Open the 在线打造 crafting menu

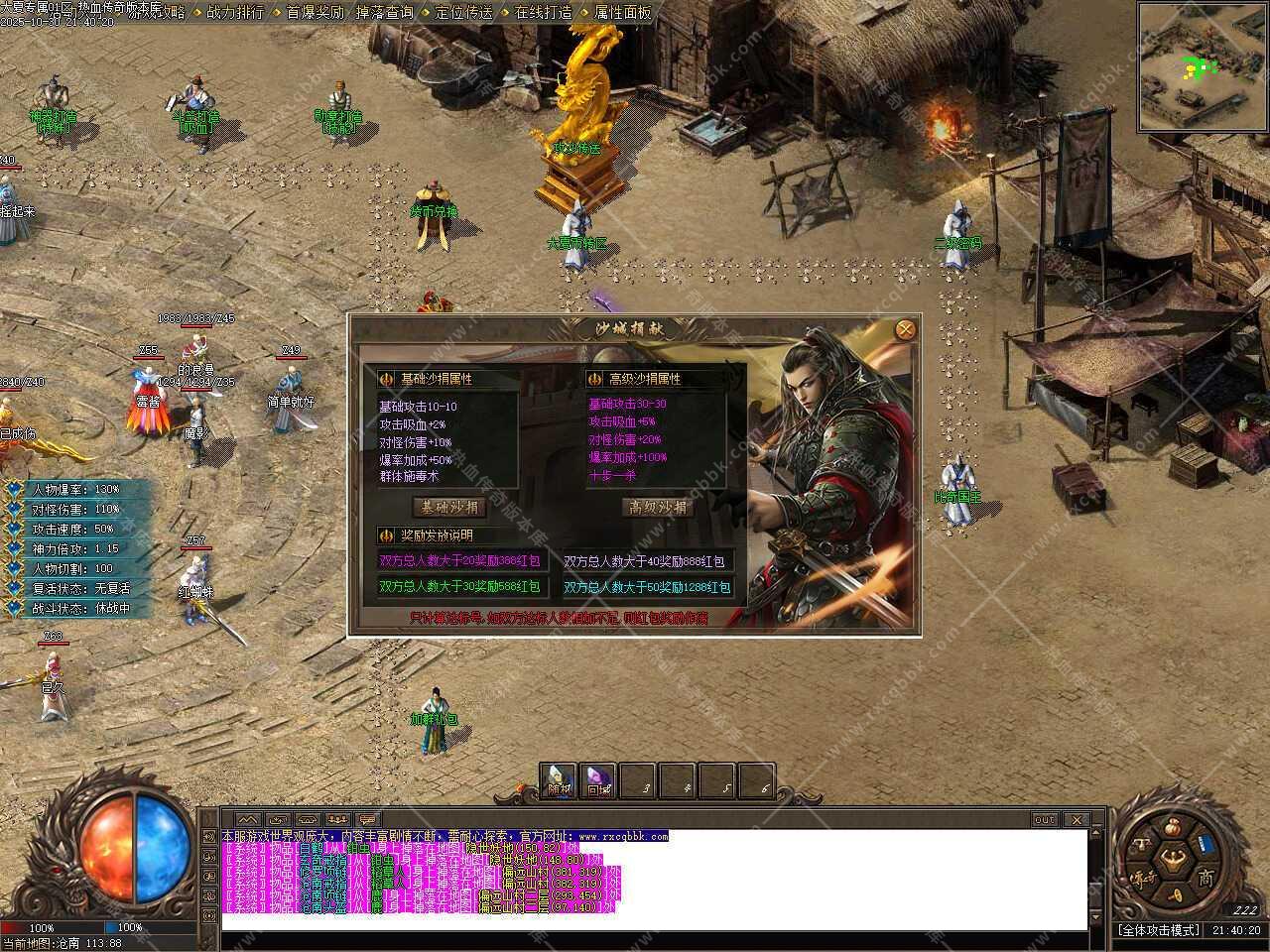click(x=543, y=13)
